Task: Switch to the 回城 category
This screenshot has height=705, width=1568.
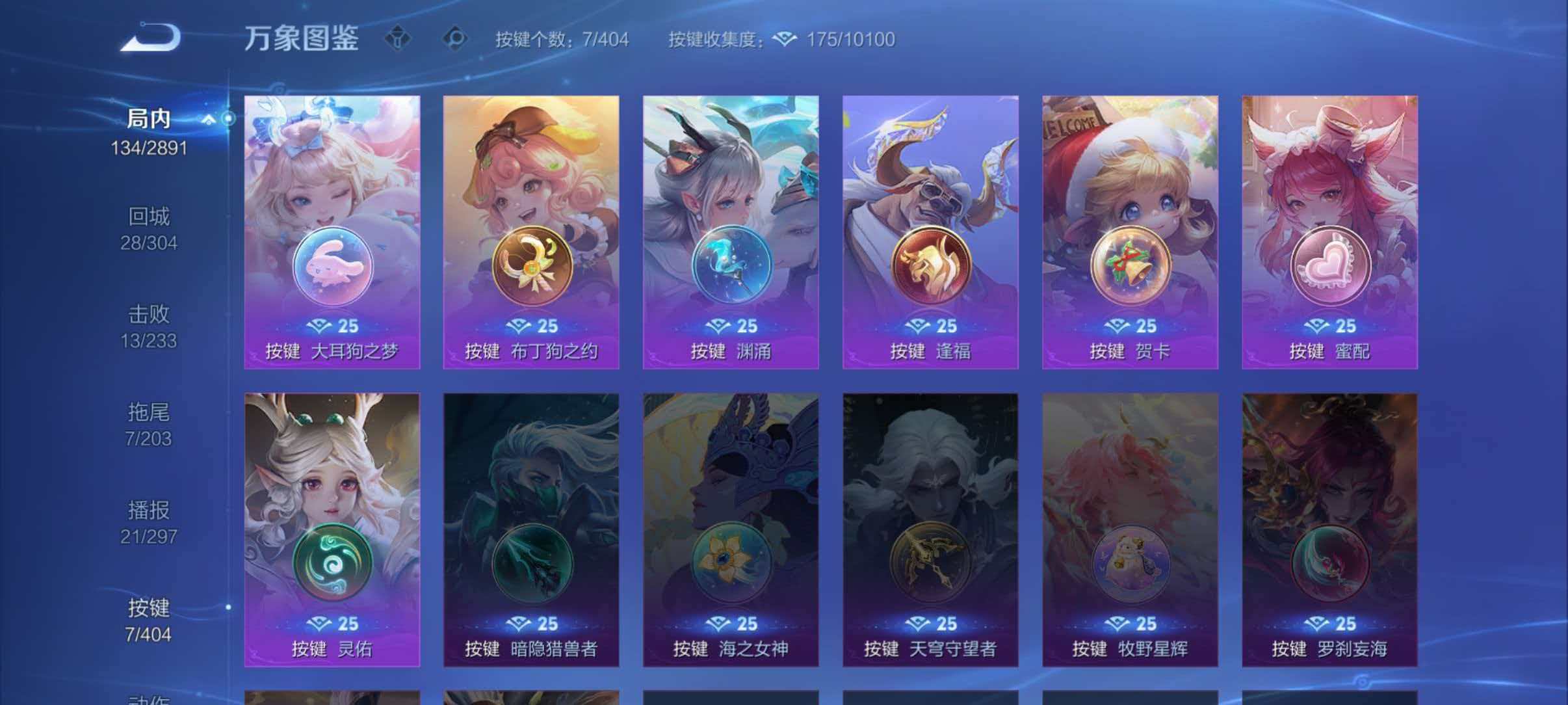Action: [150, 217]
